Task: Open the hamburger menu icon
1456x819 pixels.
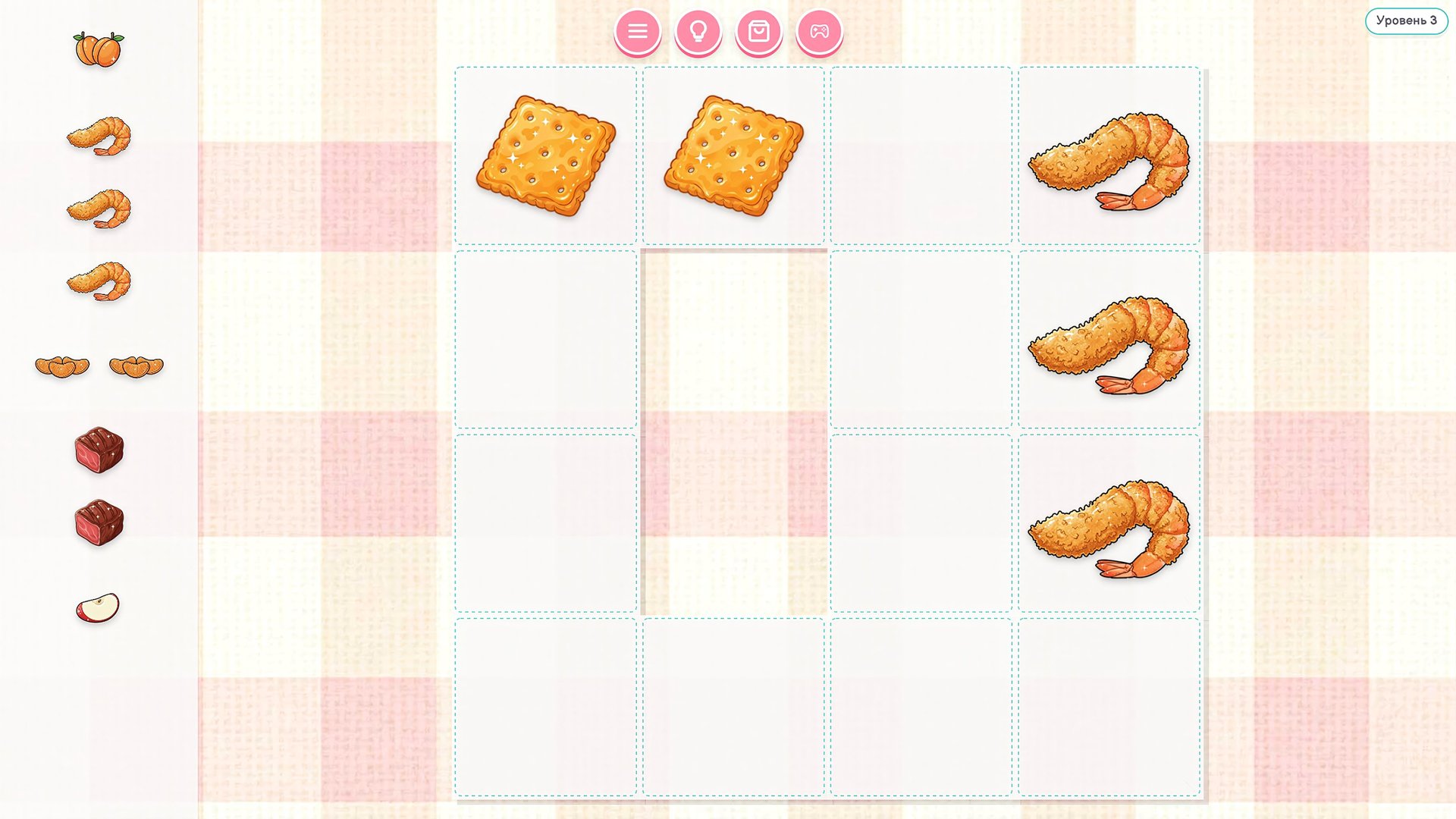Action: tap(637, 32)
